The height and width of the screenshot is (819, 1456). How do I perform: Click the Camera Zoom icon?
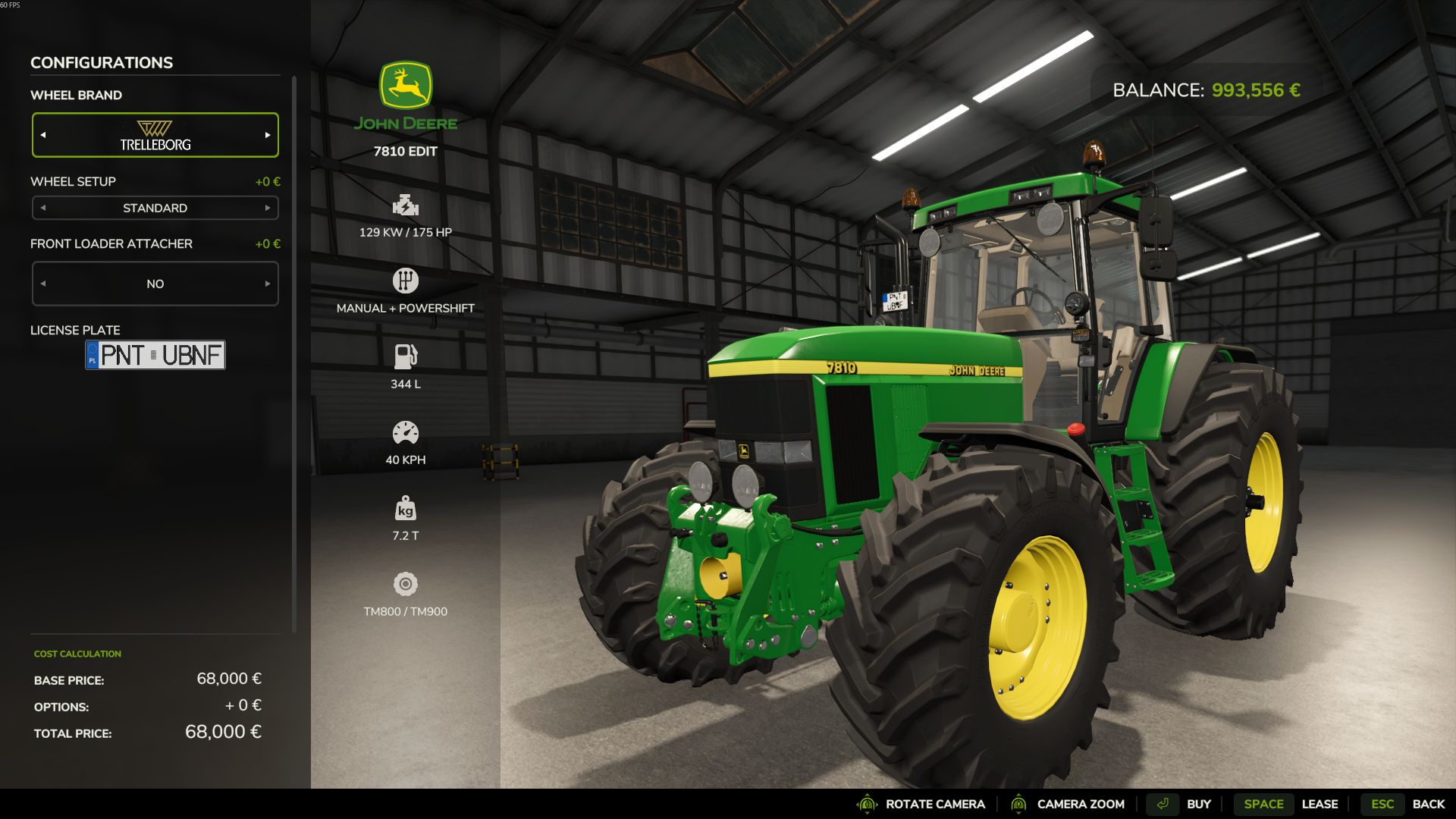pyautogui.click(x=1020, y=804)
